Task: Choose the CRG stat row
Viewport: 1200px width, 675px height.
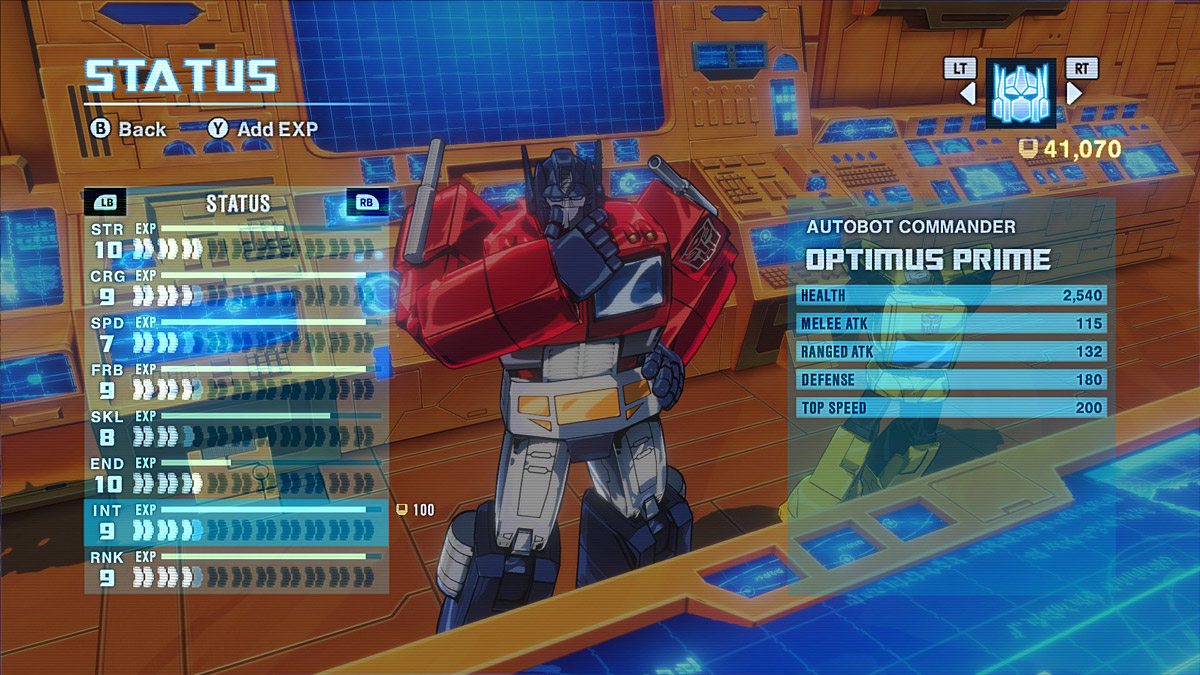Action: coord(236,286)
